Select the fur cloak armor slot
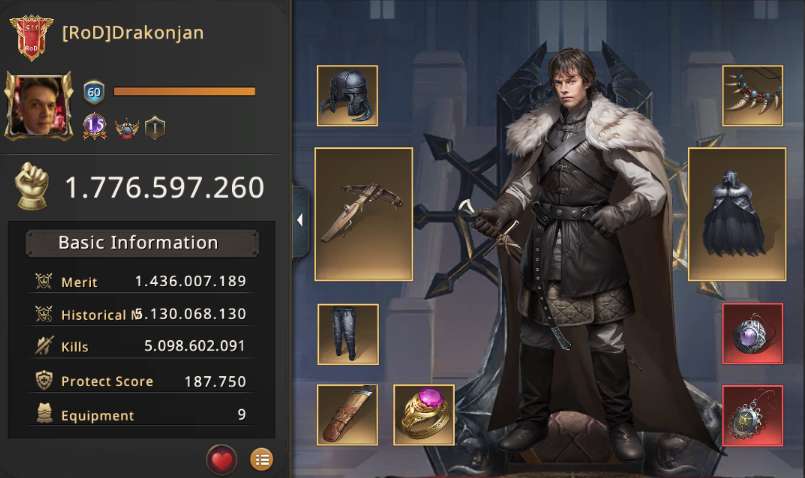 pos(737,213)
